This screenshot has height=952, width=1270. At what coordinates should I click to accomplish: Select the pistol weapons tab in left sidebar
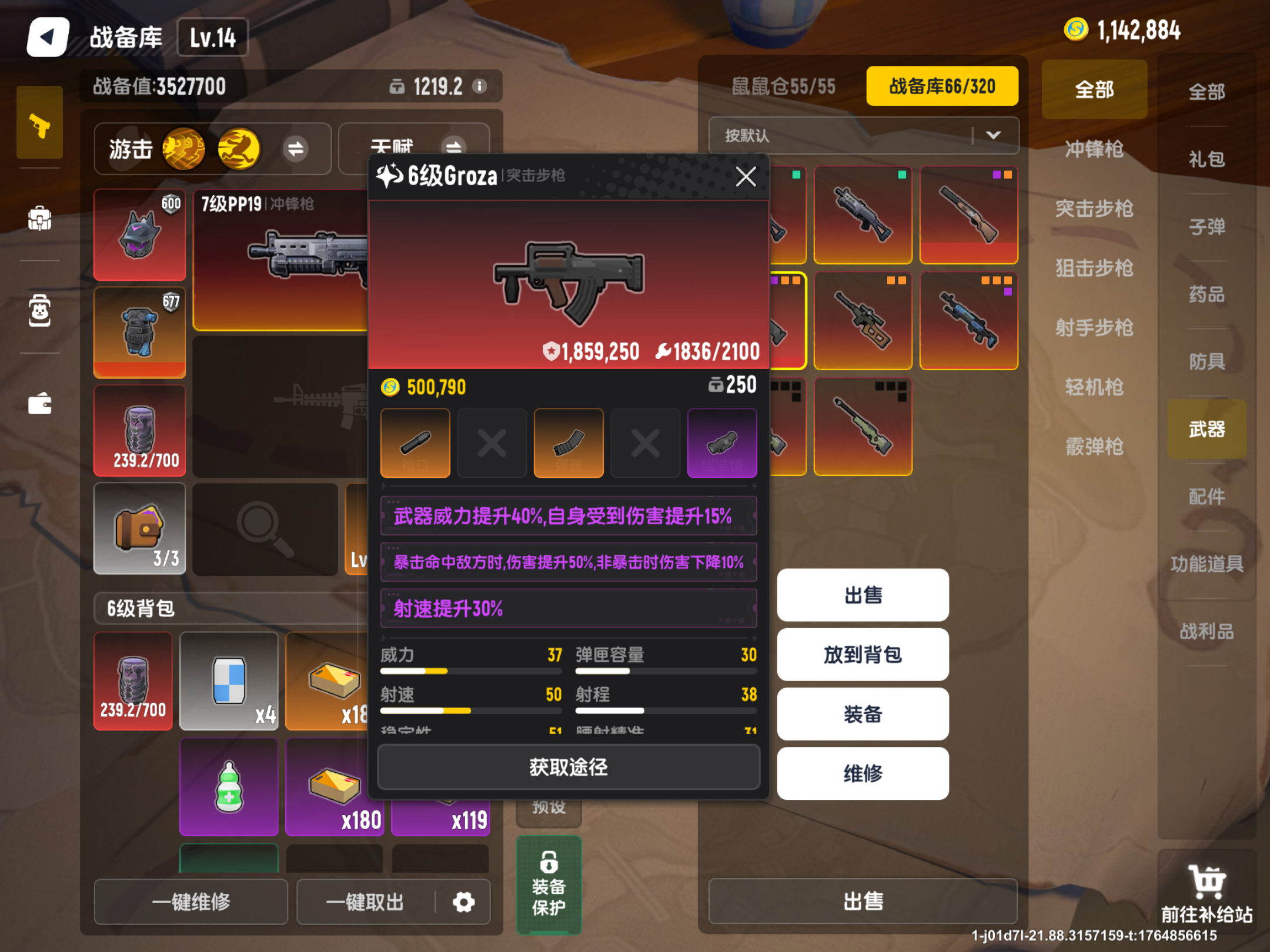click(39, 125)
